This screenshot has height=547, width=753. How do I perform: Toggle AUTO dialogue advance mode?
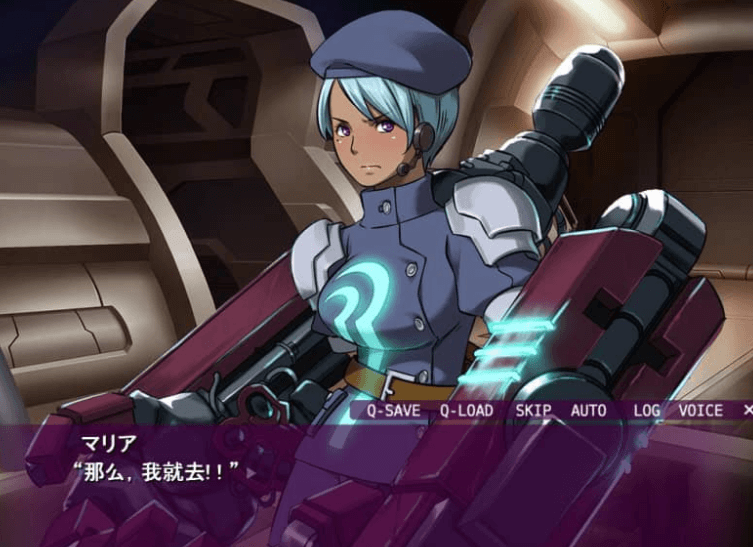click(x=589, y=410)
